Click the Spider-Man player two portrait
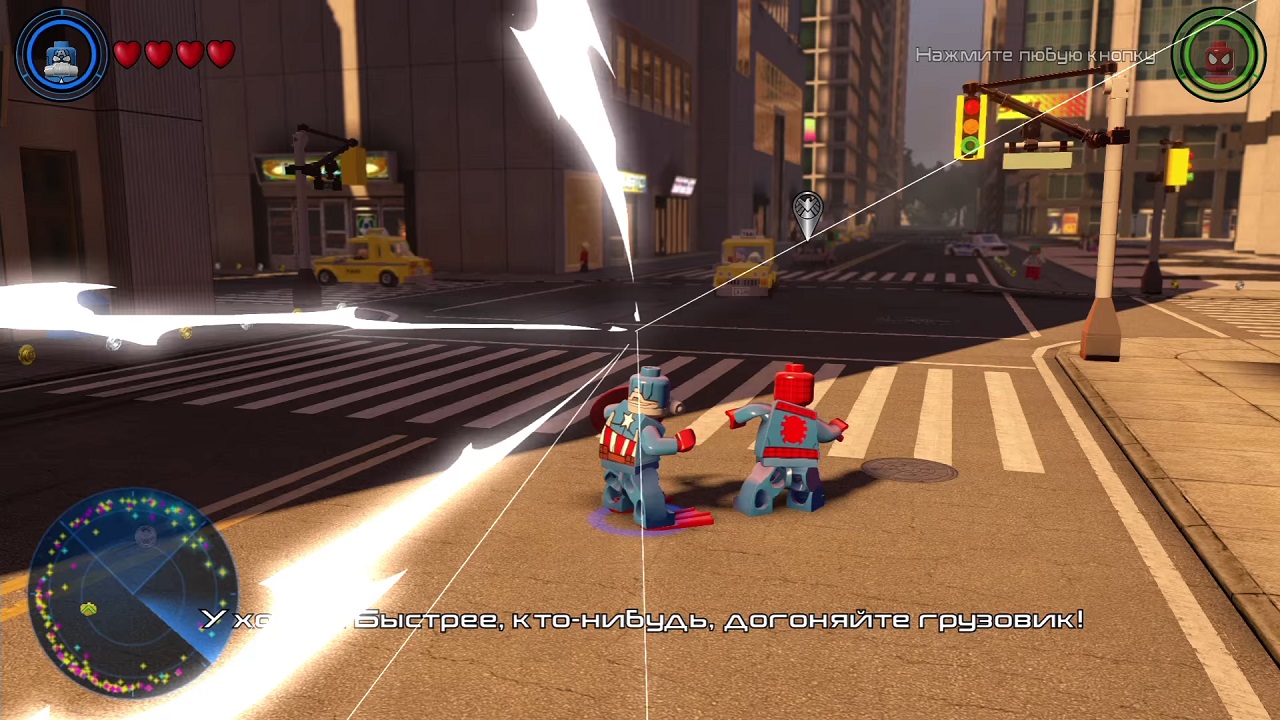The width and height of the screenshot is (1280, 720). coord(1218,56)
